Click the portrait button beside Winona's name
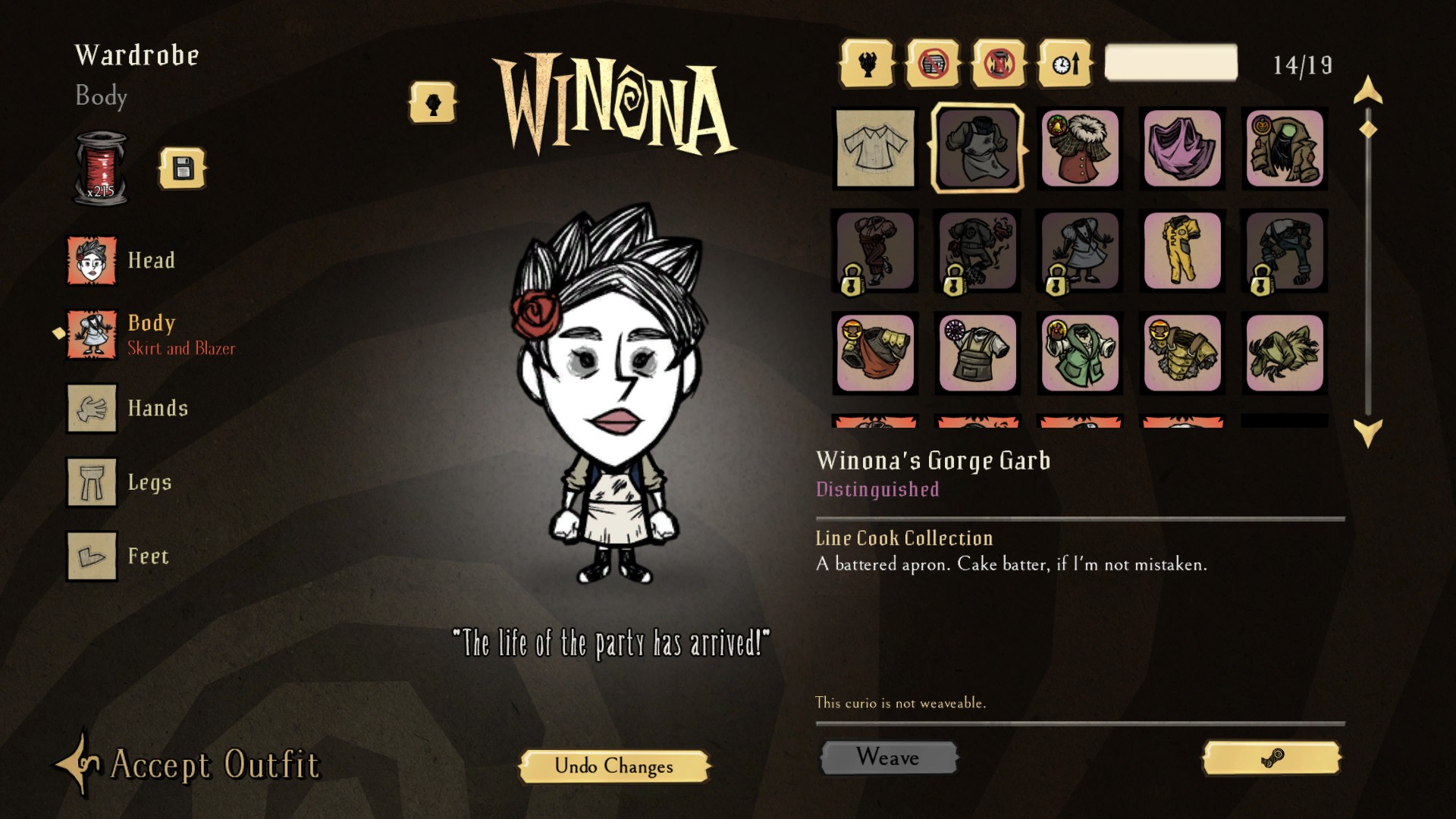The image size is (1456, 819). tap(432, 103)
